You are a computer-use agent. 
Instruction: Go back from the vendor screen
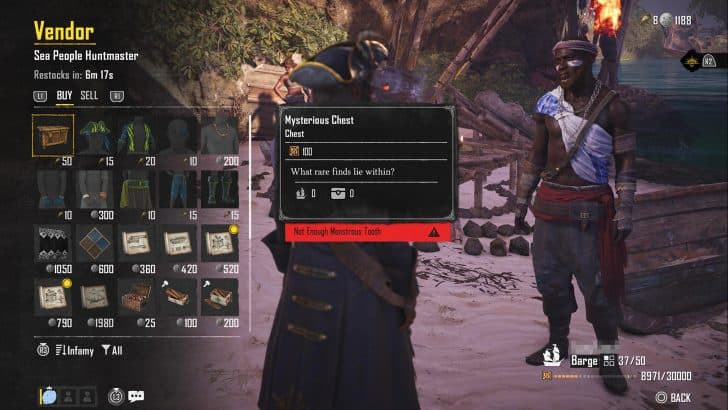point(673,397)
